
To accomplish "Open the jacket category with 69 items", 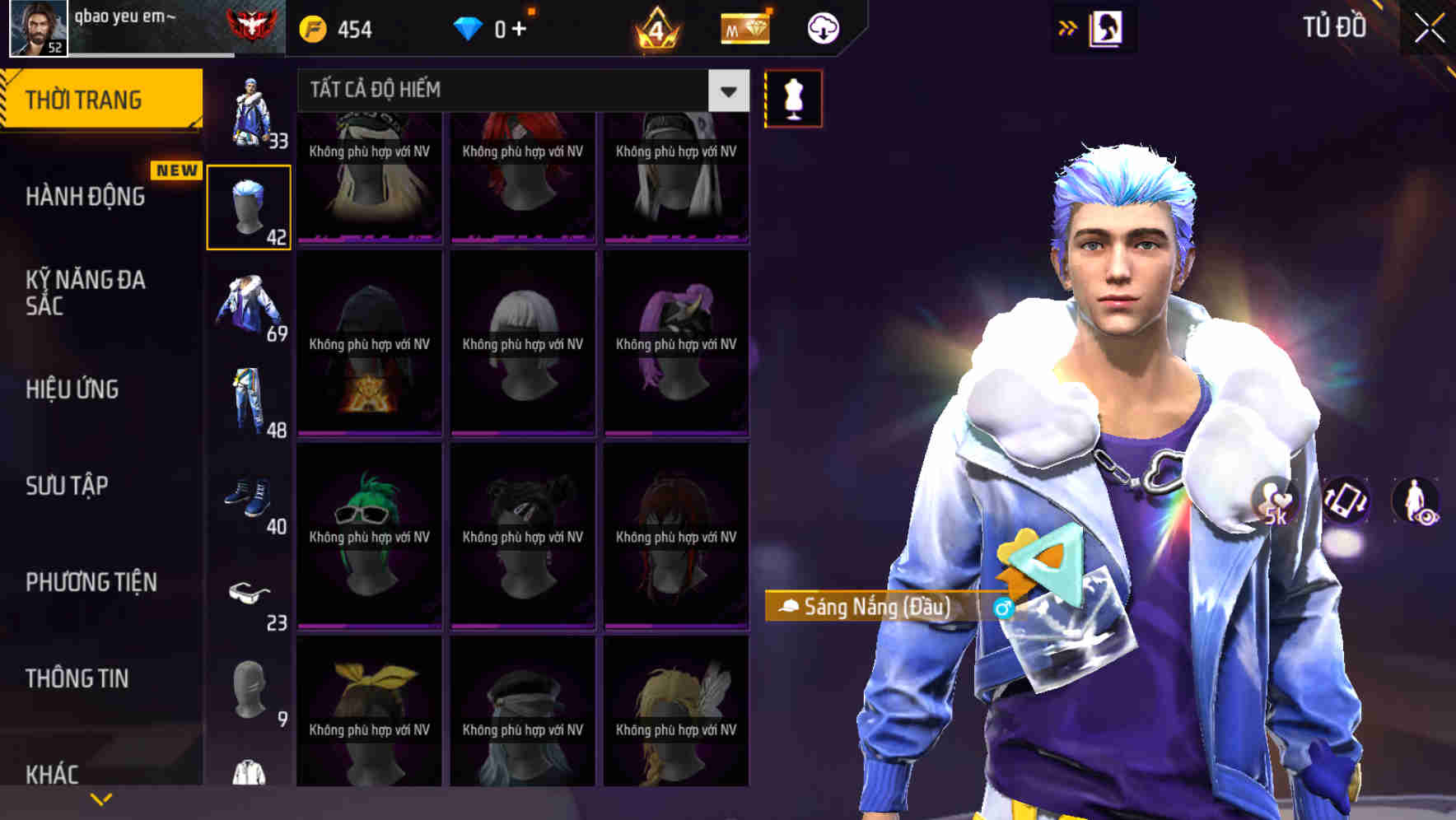I will coord(250,306).
